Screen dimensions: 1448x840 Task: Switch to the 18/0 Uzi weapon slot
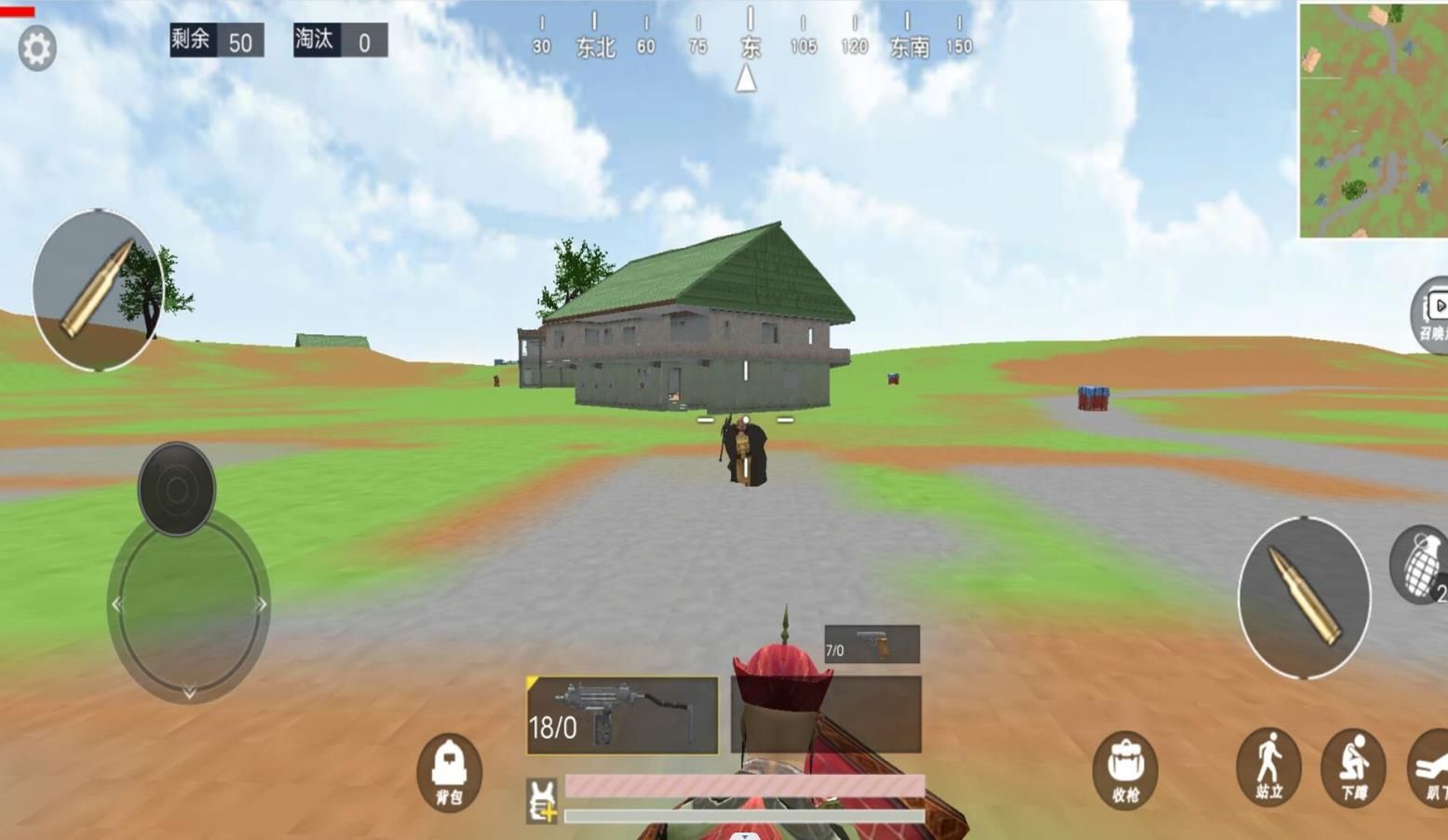pos(622,715)
